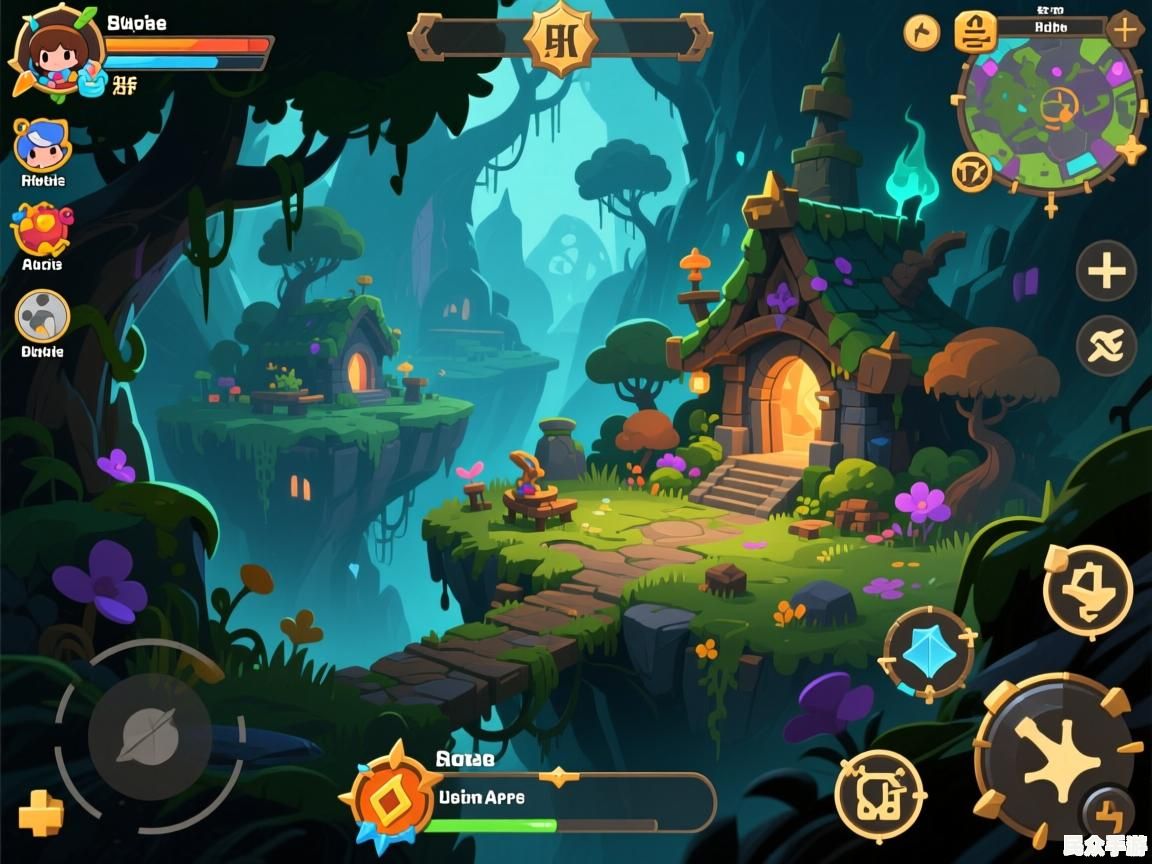
Task: Tap the round arrow button beside the minimap
Action: coord(922,33)
